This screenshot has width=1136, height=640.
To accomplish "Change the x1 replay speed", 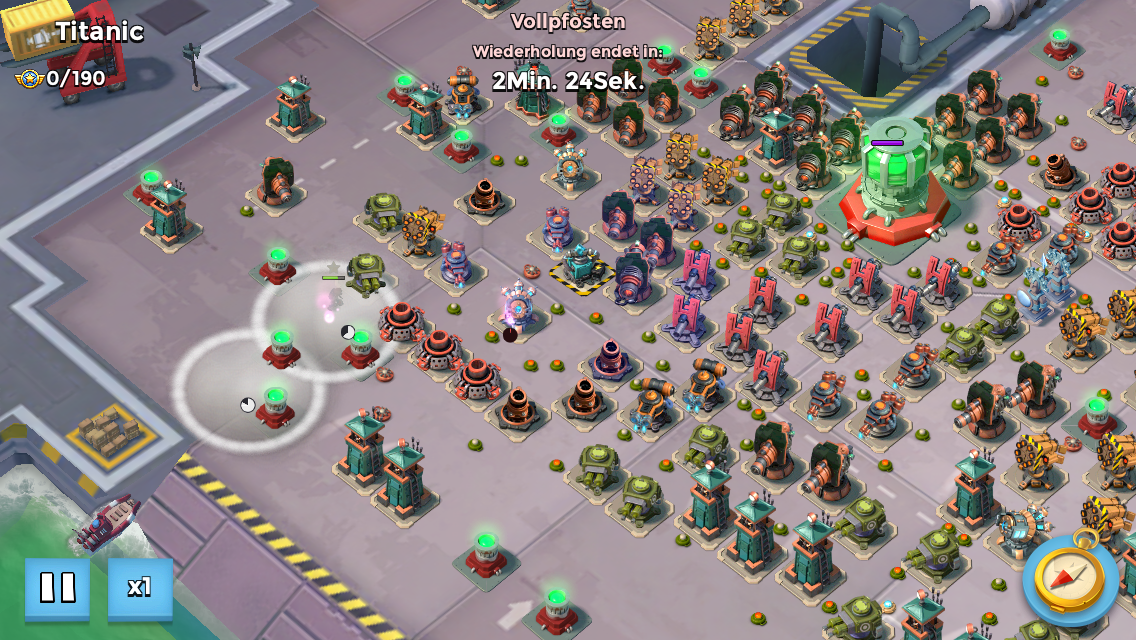I will pos(140,588).
